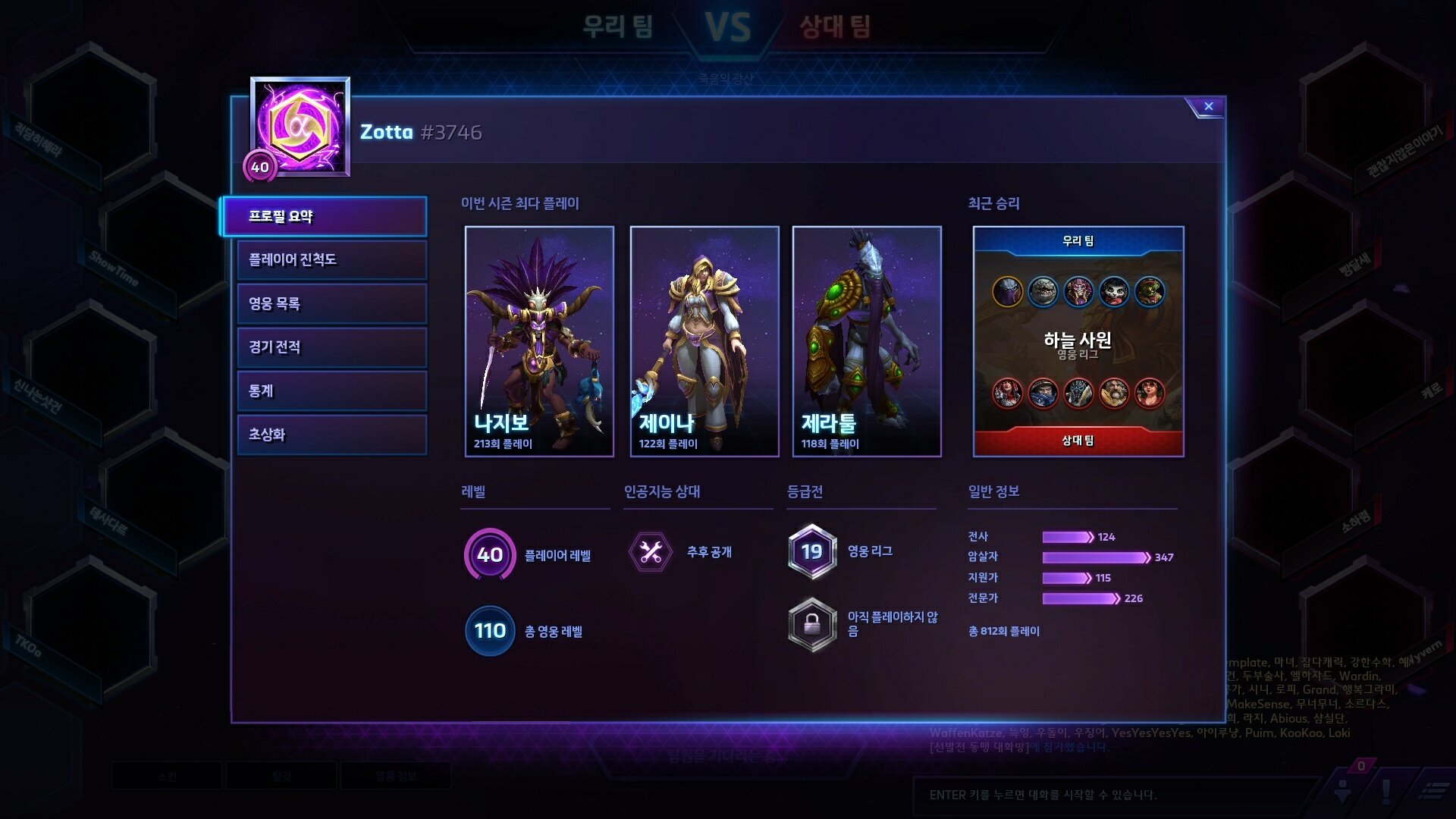The width and height of the screenshot is (1456, 819).
Task: Click the player level 40 badge
Action: click(x=490, y=554)
